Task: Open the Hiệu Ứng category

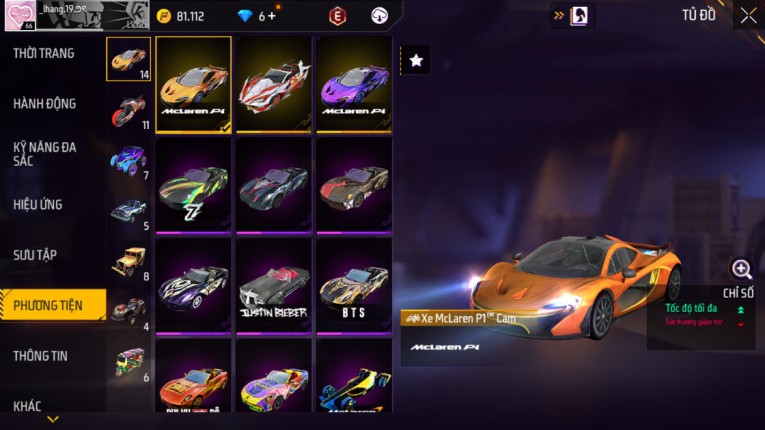Action: [38, 204]
